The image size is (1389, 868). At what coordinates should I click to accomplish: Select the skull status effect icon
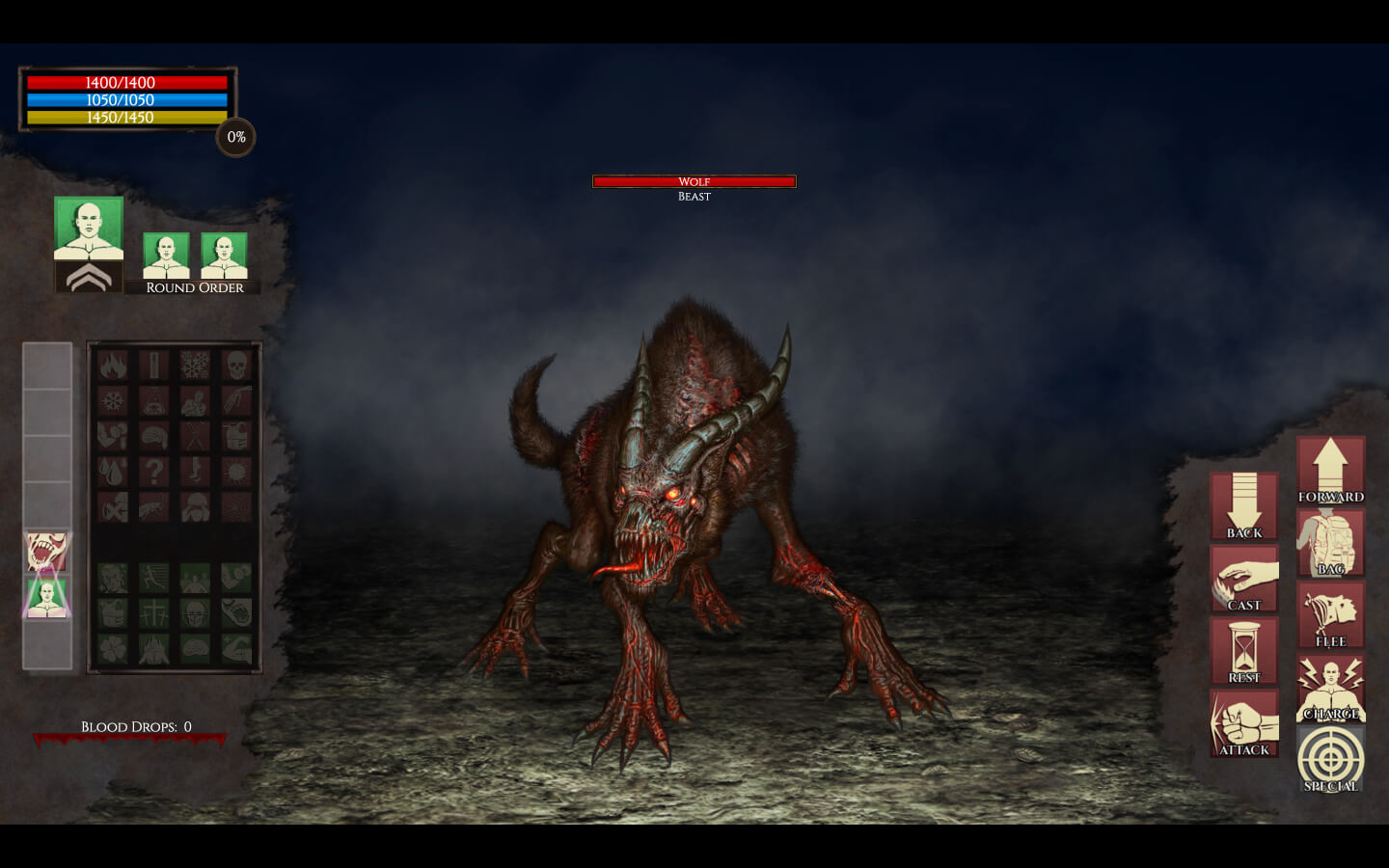click(236, 366)
